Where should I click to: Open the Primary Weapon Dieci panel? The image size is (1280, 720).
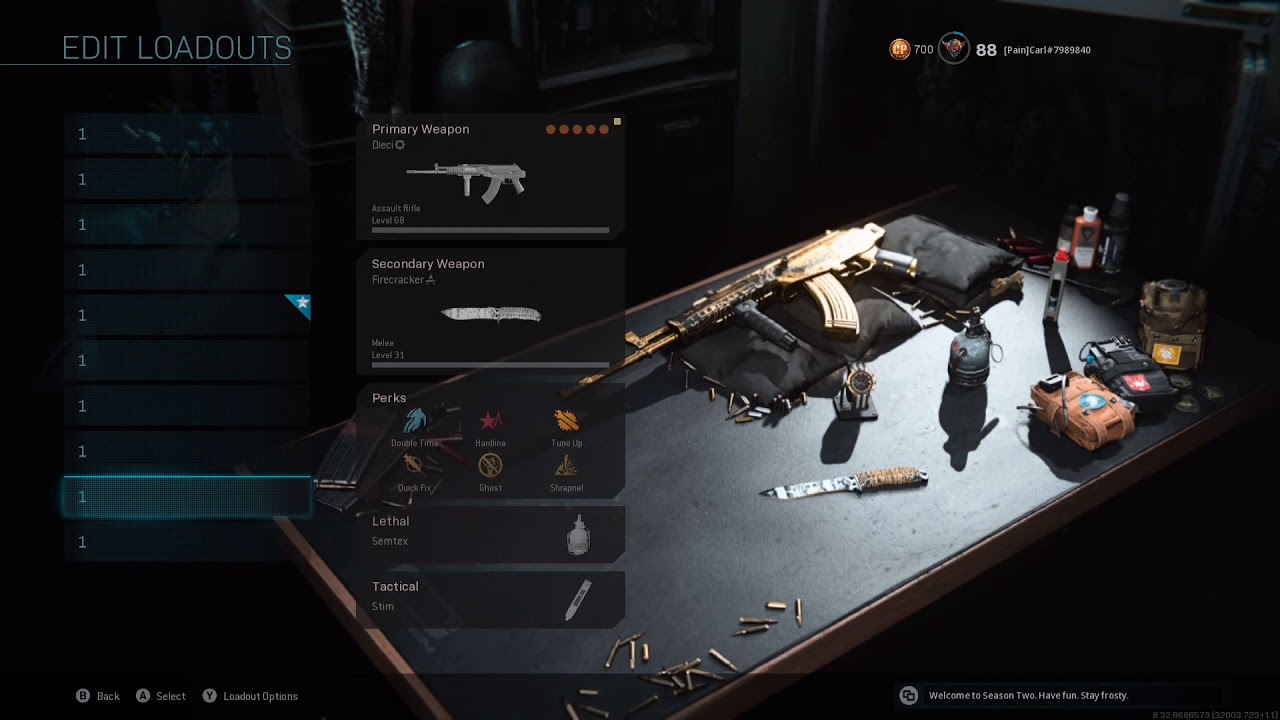[x=490, y=178]
